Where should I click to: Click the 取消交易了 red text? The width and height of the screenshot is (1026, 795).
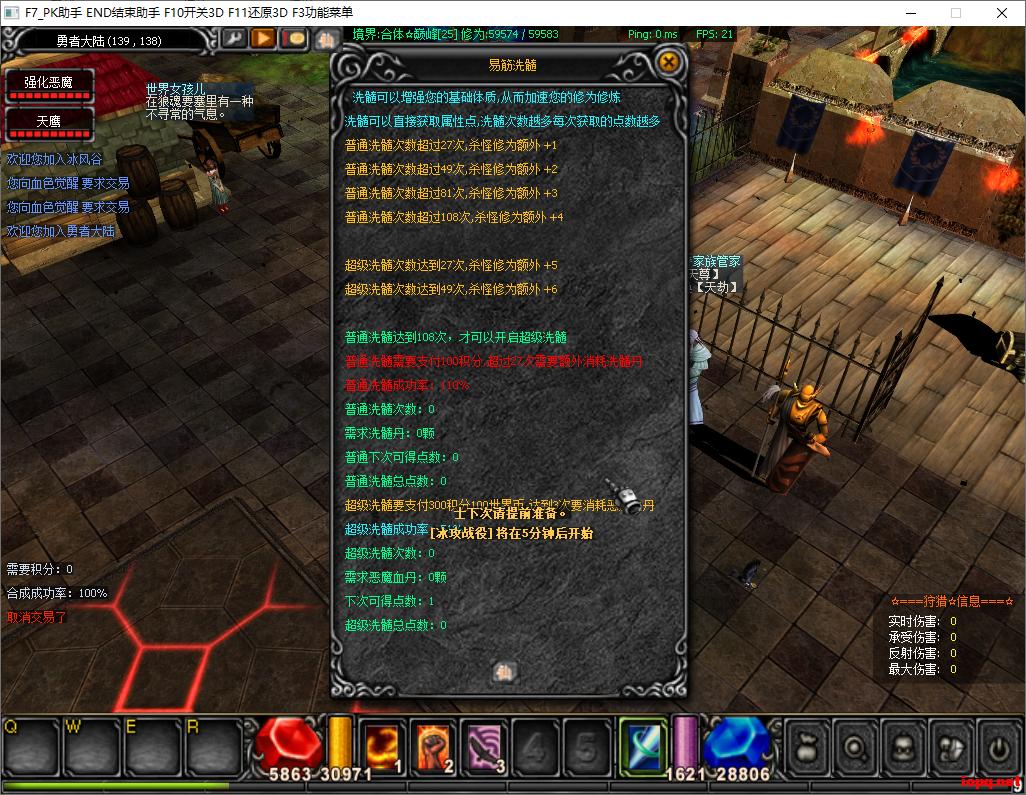coord(37,617)
